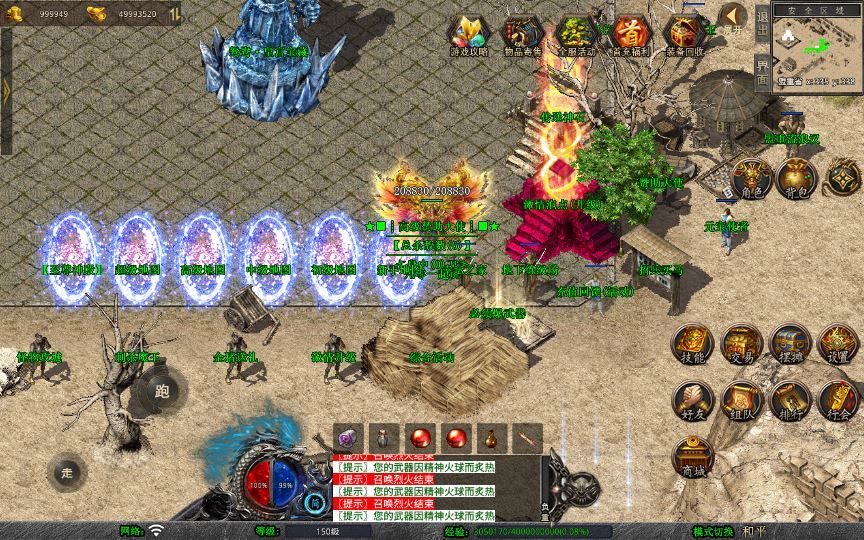This screenshot has height=540, width=864.
Task: Open the 摆摊 stall menu
Action: pos(789,343)
